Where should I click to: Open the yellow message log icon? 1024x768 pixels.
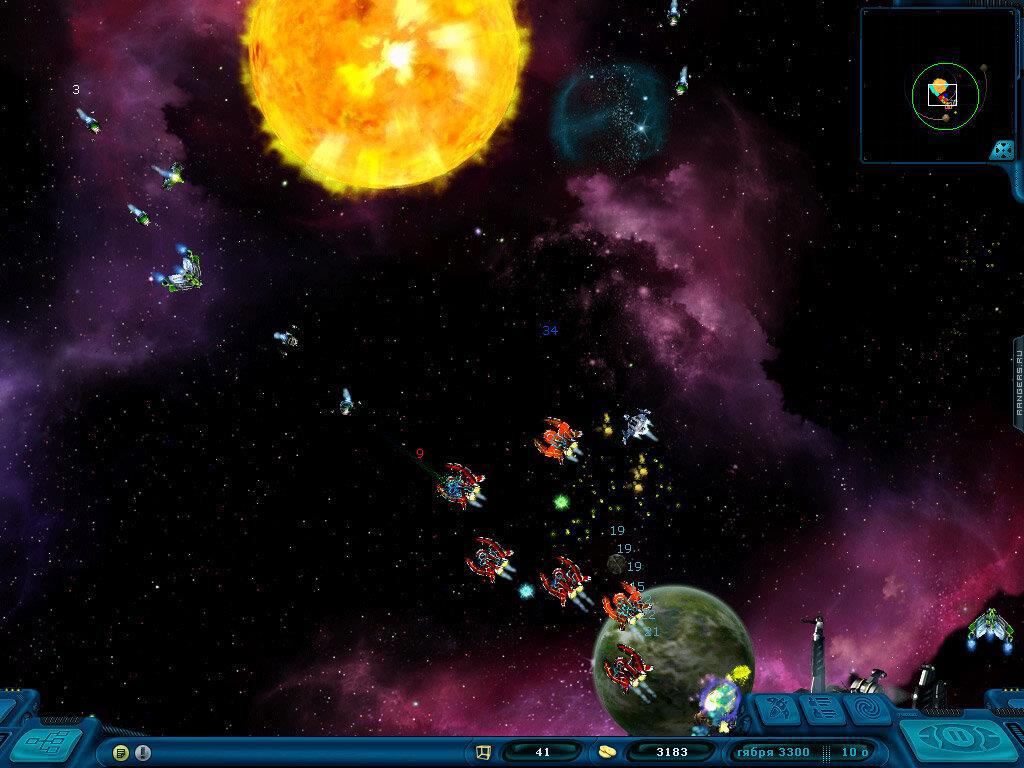[122, 752]
